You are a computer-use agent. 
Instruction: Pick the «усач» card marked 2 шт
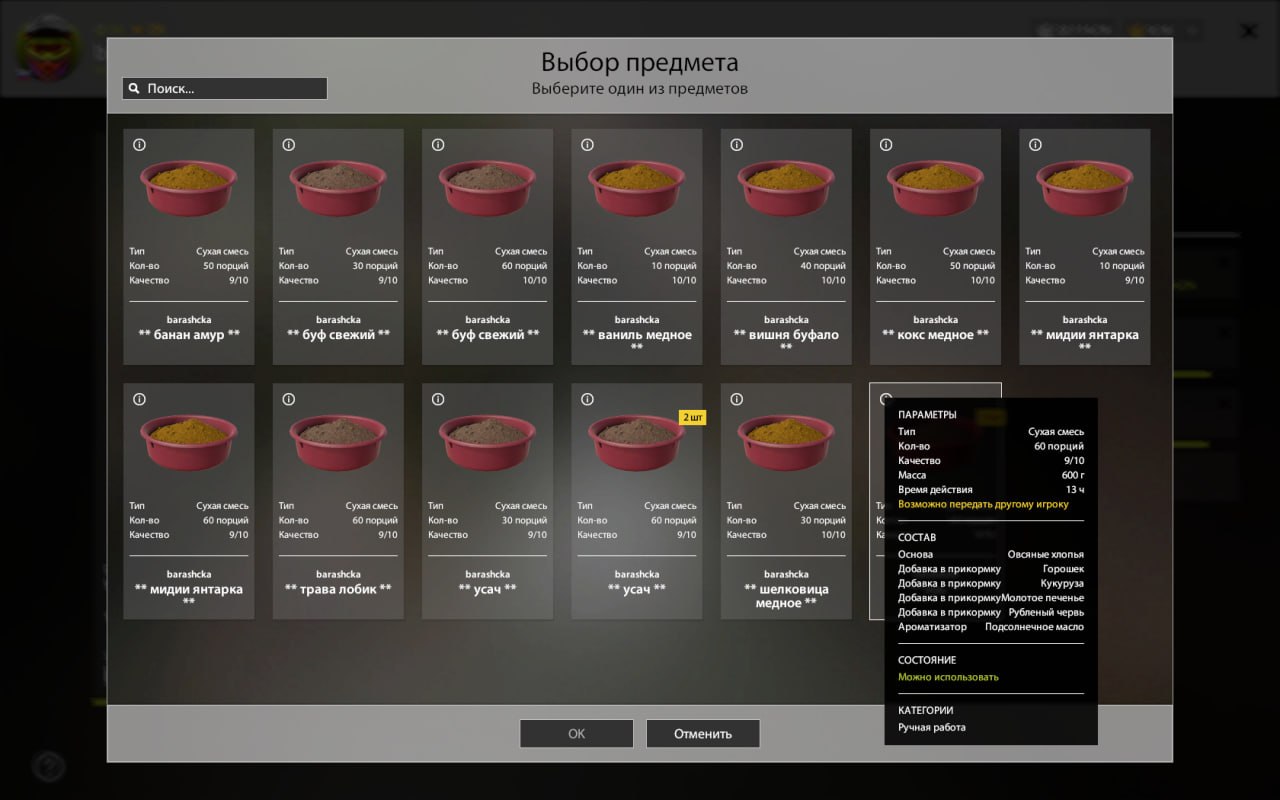[636, 500]
